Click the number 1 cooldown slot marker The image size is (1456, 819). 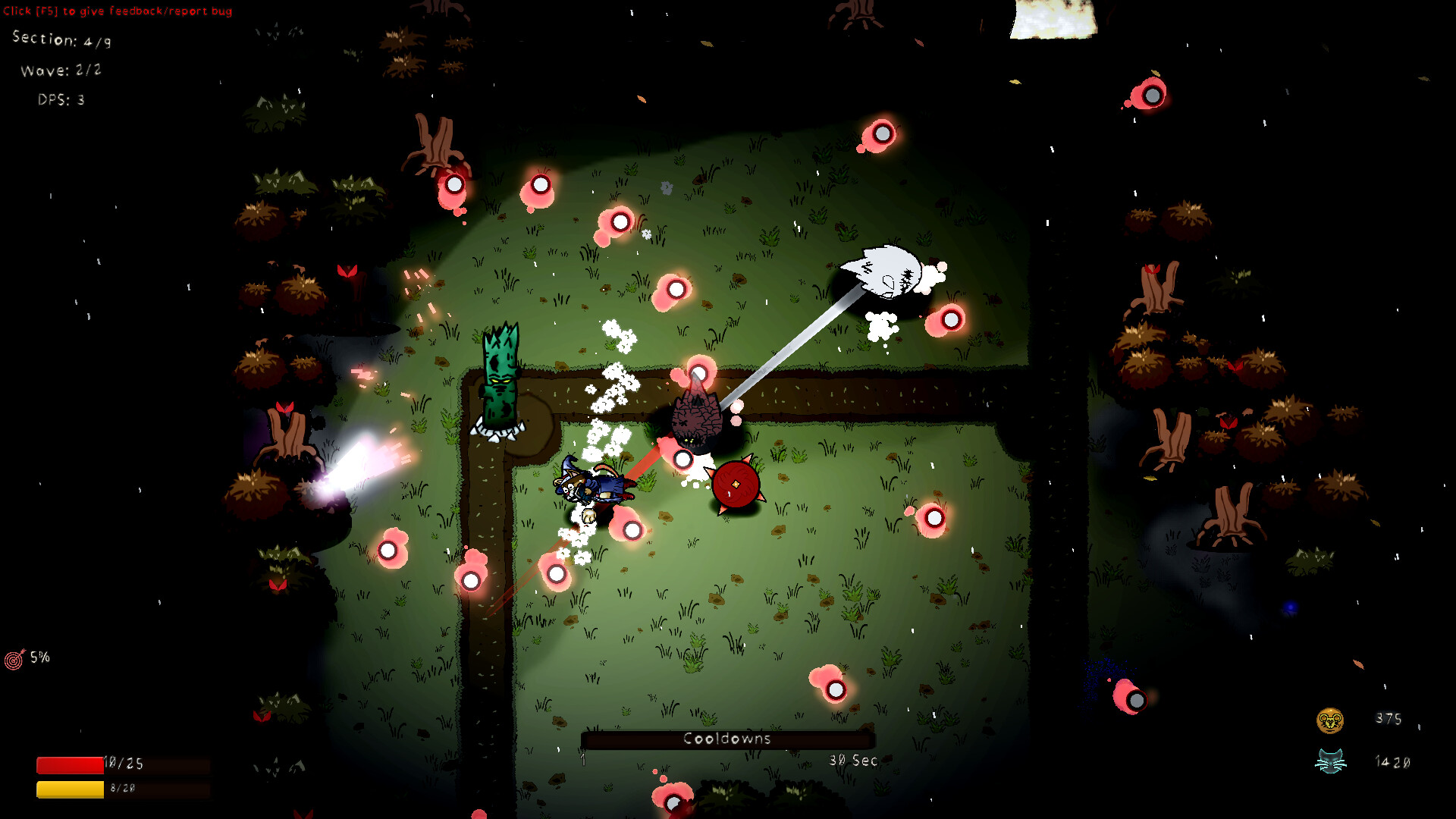(x=583, y=759)
